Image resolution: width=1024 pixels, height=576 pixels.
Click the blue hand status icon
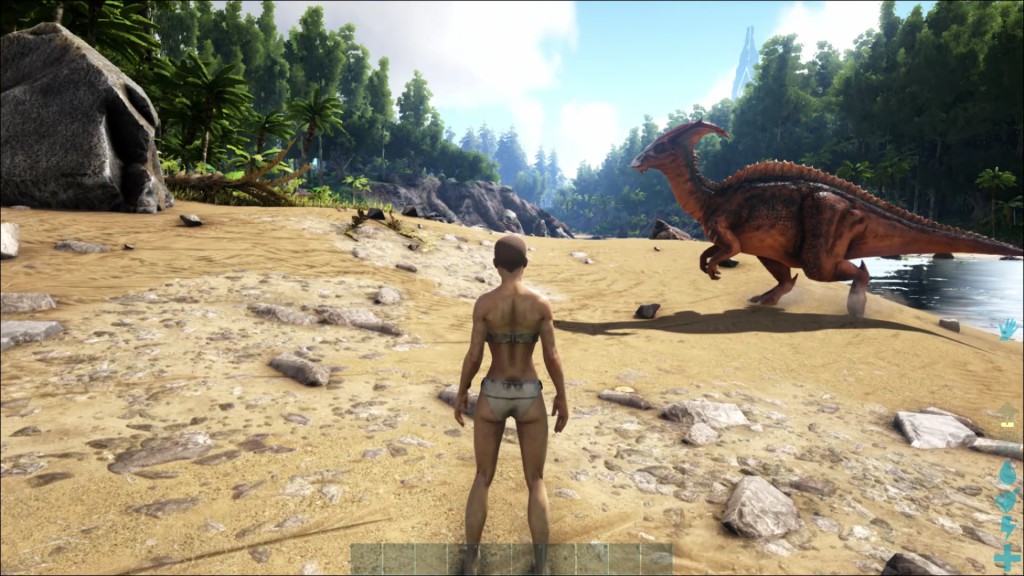pos(1008,329)
